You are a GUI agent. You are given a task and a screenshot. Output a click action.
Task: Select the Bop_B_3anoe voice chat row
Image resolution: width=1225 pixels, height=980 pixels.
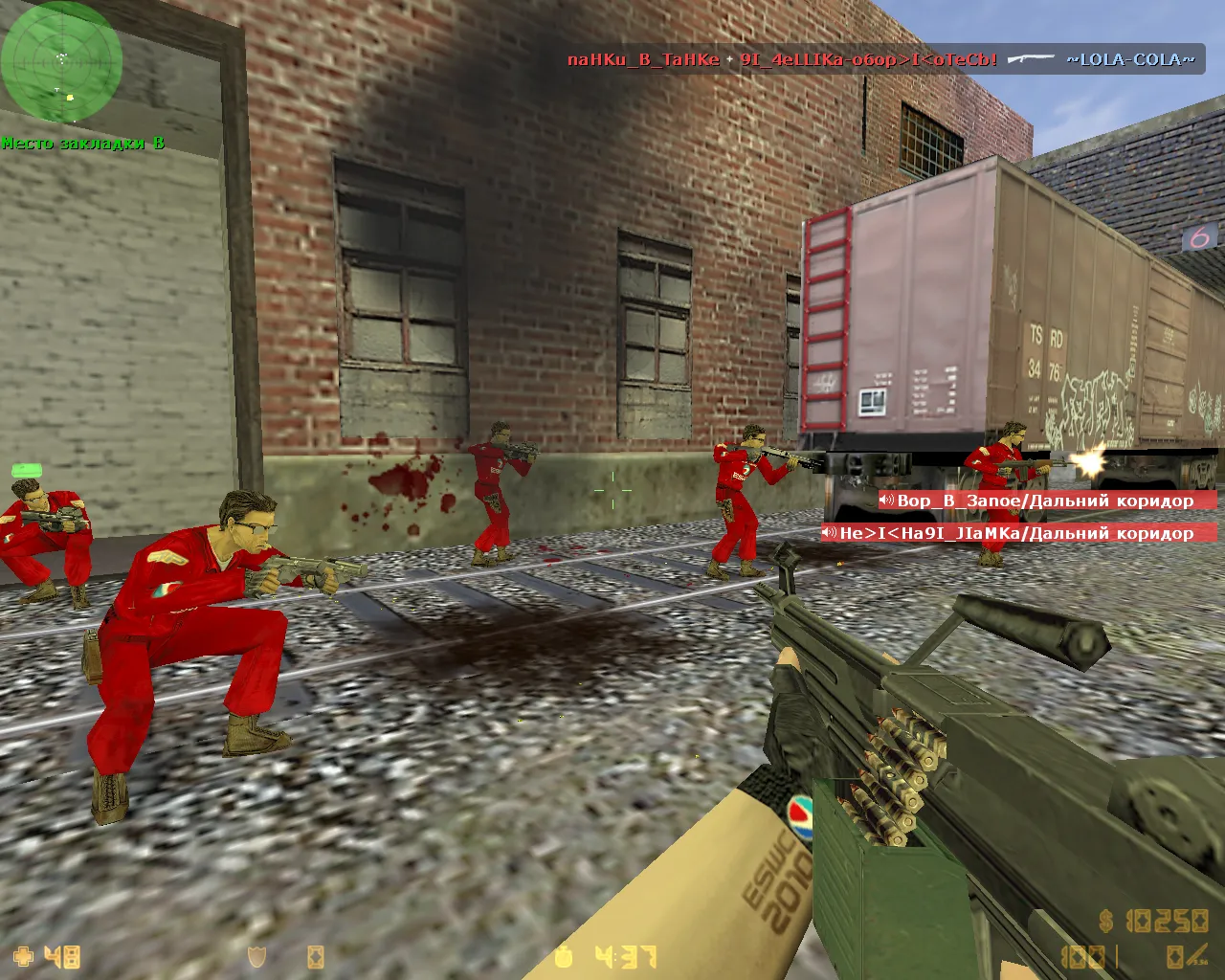pyautogui.click(x=1045, y=501)
